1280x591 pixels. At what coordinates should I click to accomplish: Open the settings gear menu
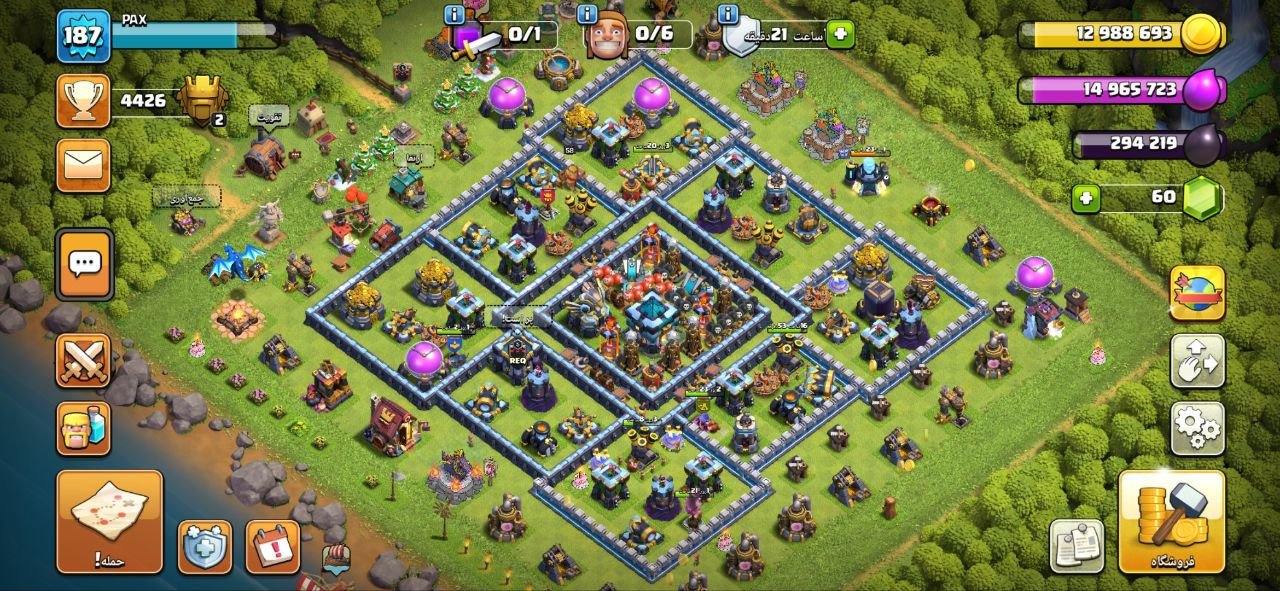(x=1197, y=428)
